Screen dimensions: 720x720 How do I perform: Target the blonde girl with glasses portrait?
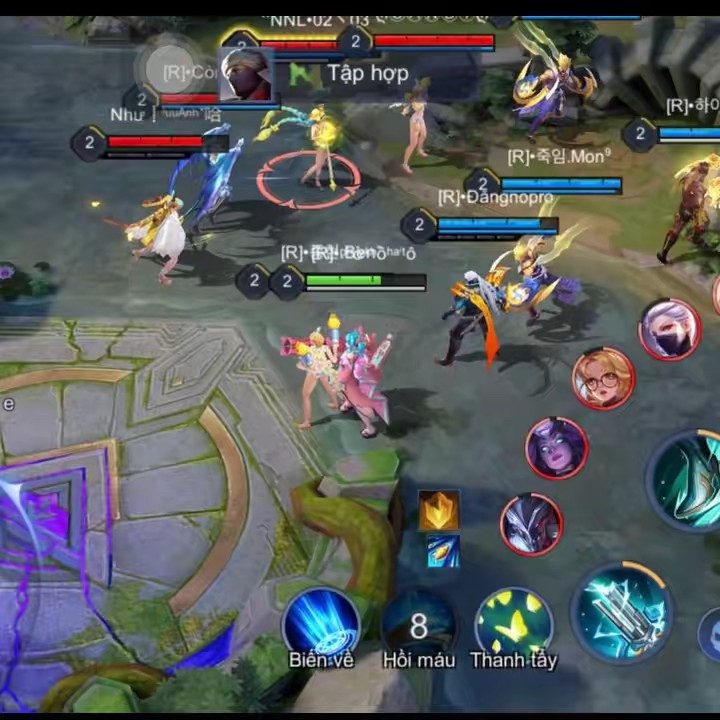pyautogui.click(x=603, y=379)
